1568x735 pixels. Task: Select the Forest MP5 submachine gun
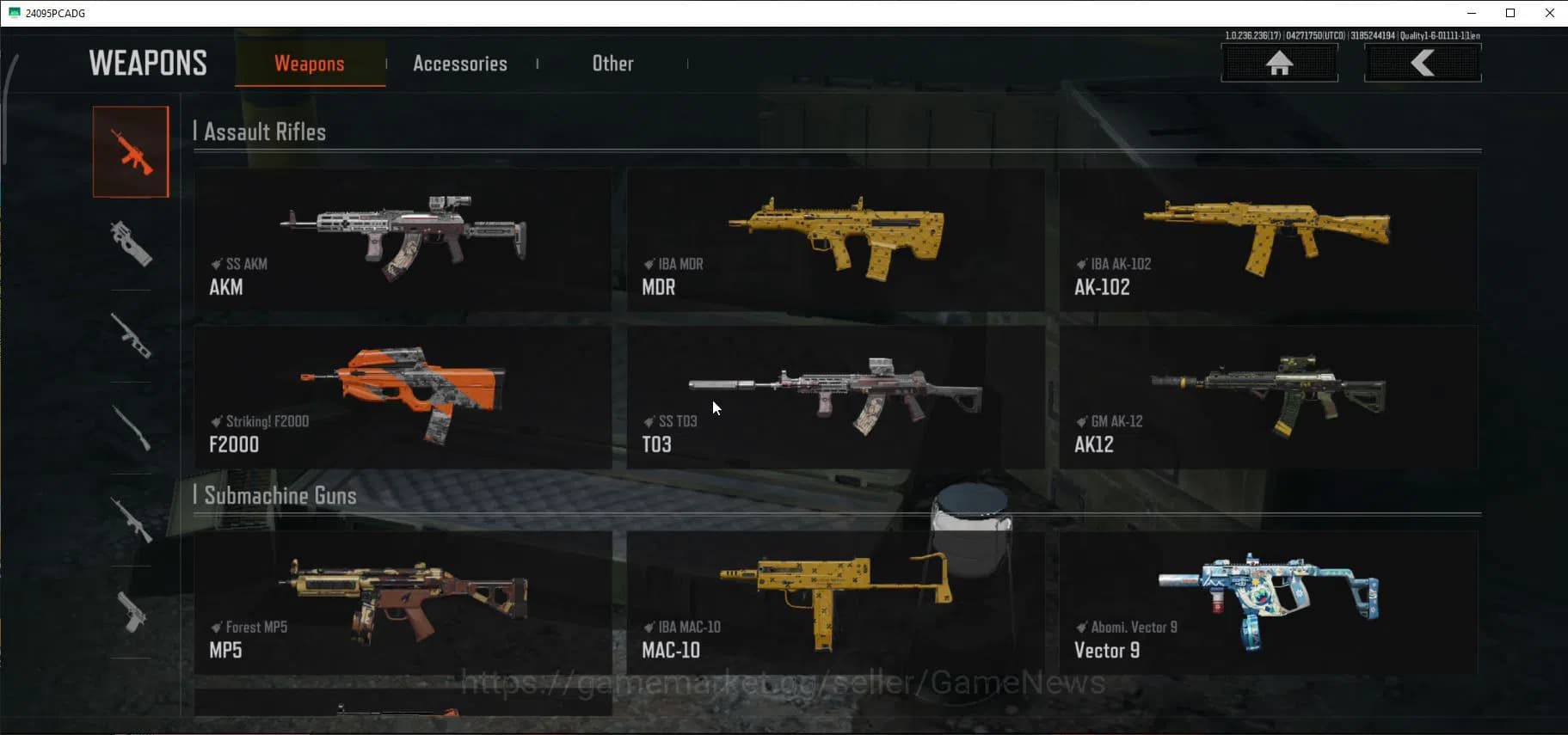point(403,602)
